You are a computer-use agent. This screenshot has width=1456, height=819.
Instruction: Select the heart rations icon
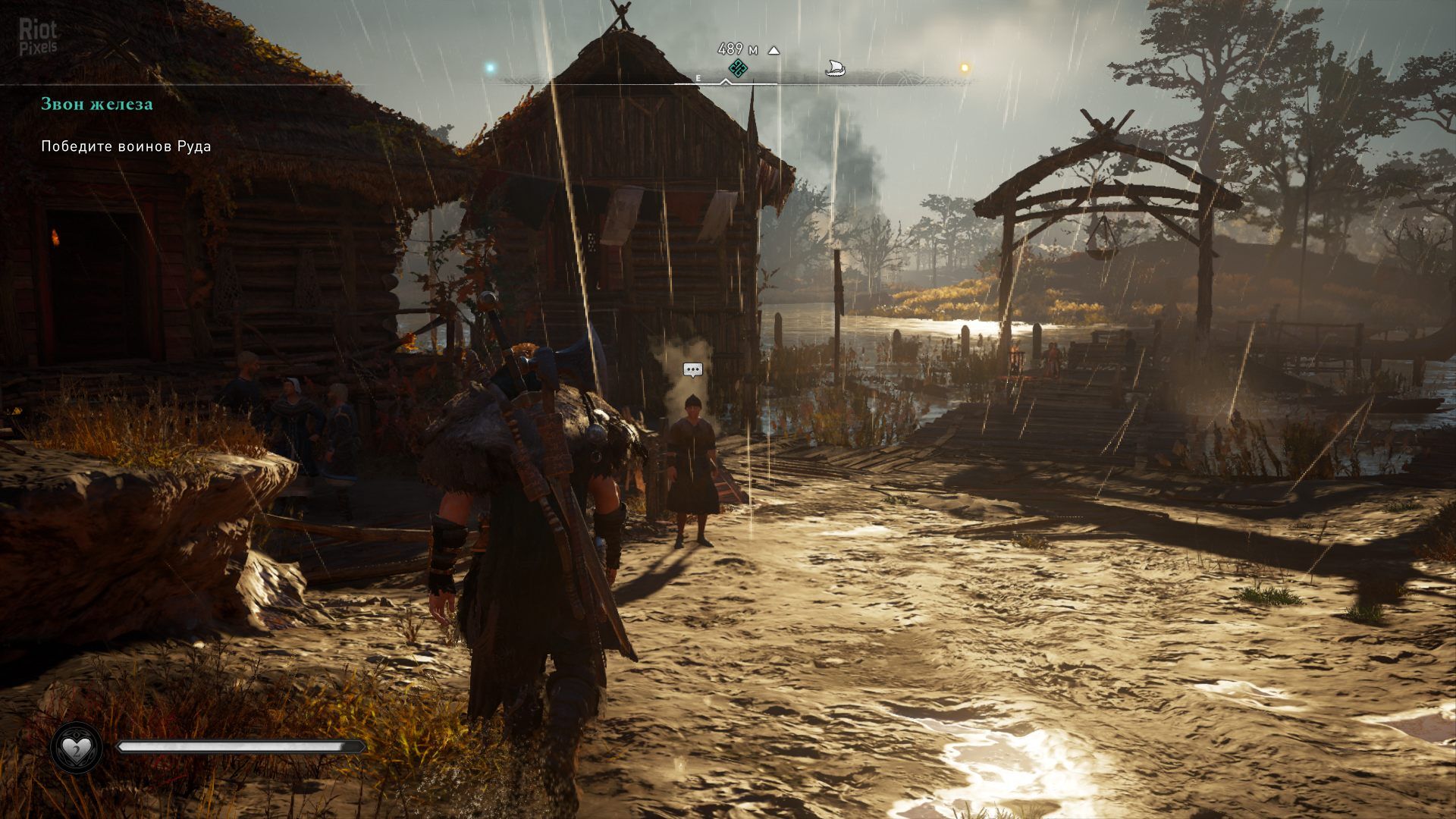pyautogui.click(x=77, y=748)
